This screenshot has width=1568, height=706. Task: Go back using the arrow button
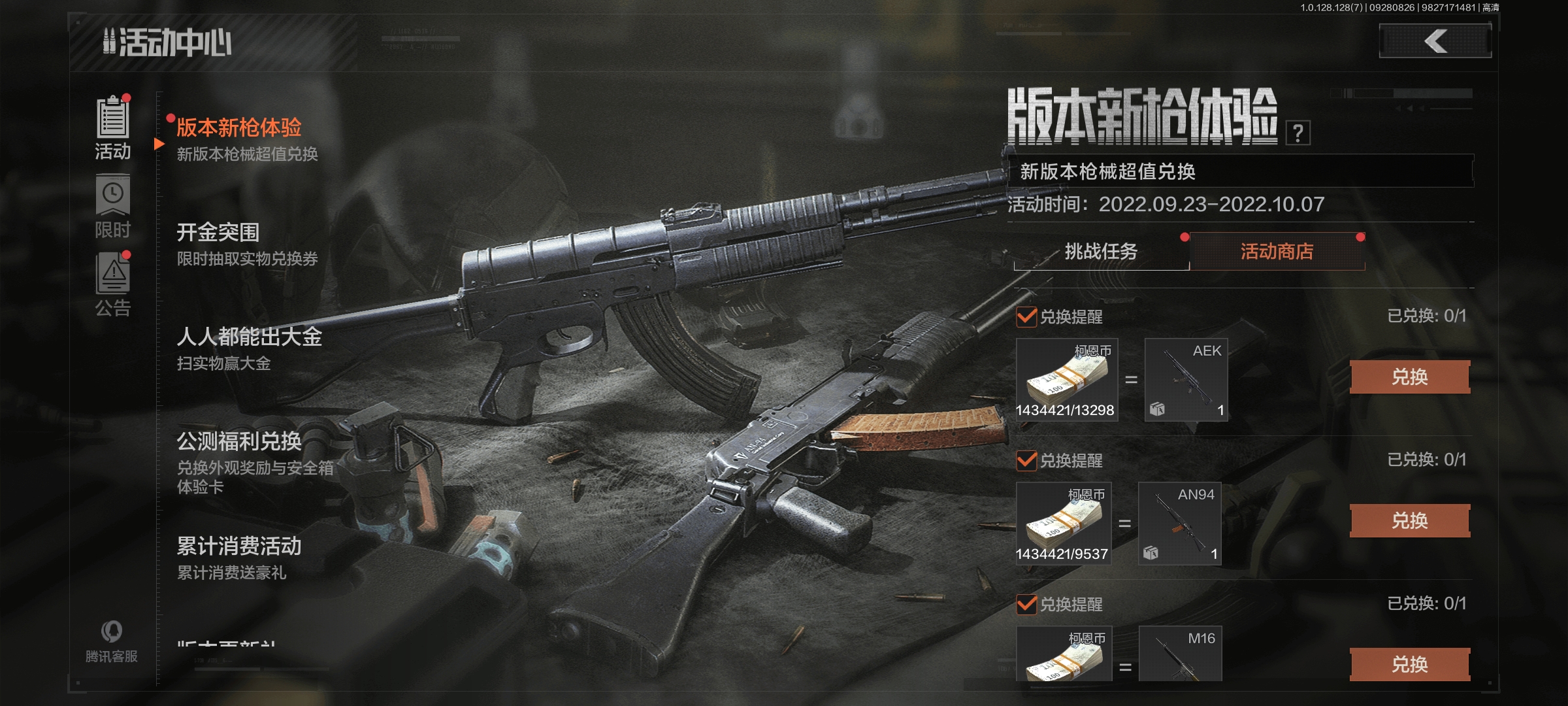[1435, 41]
